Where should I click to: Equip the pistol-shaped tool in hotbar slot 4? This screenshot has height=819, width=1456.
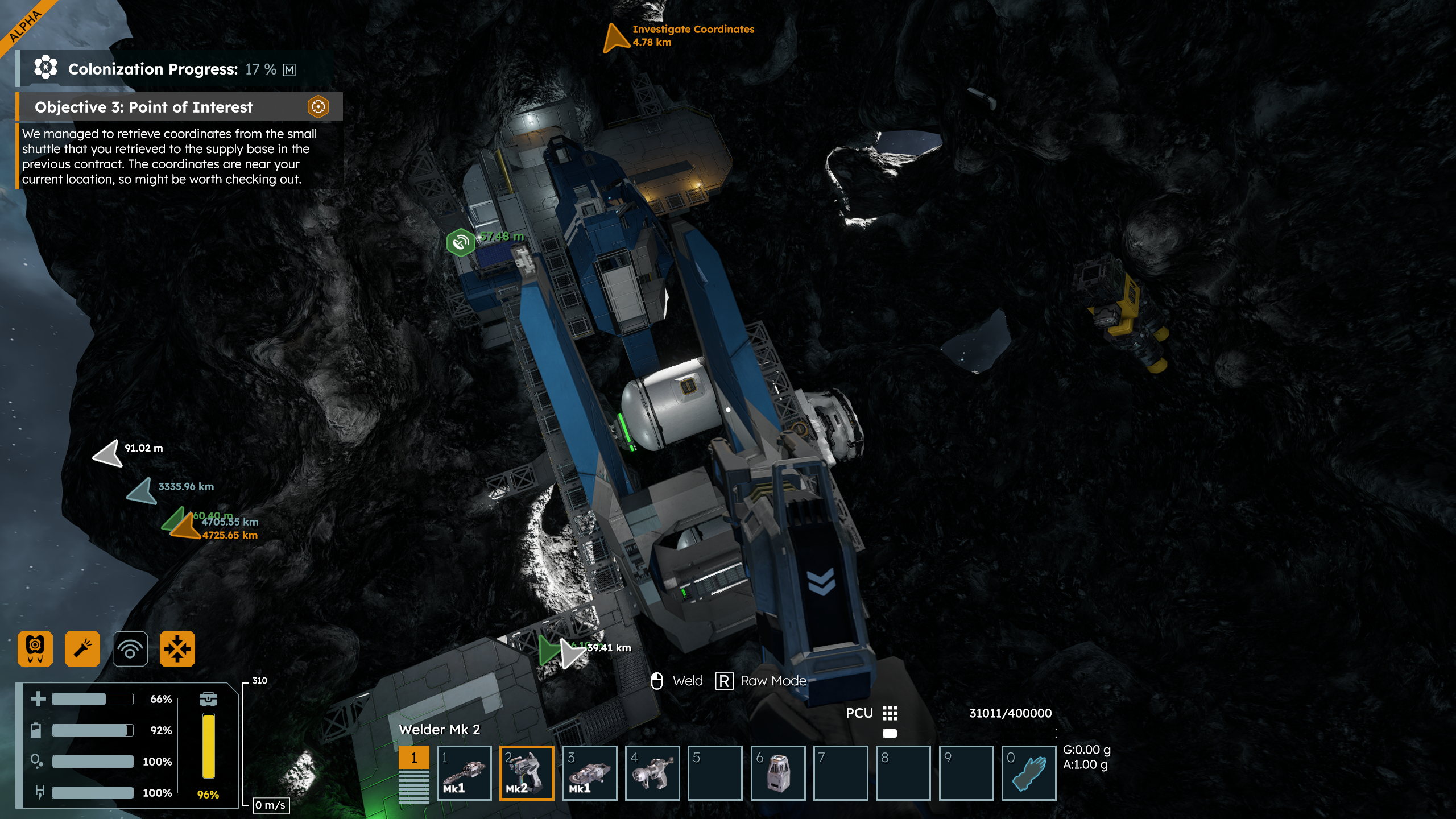click(652, 773)
